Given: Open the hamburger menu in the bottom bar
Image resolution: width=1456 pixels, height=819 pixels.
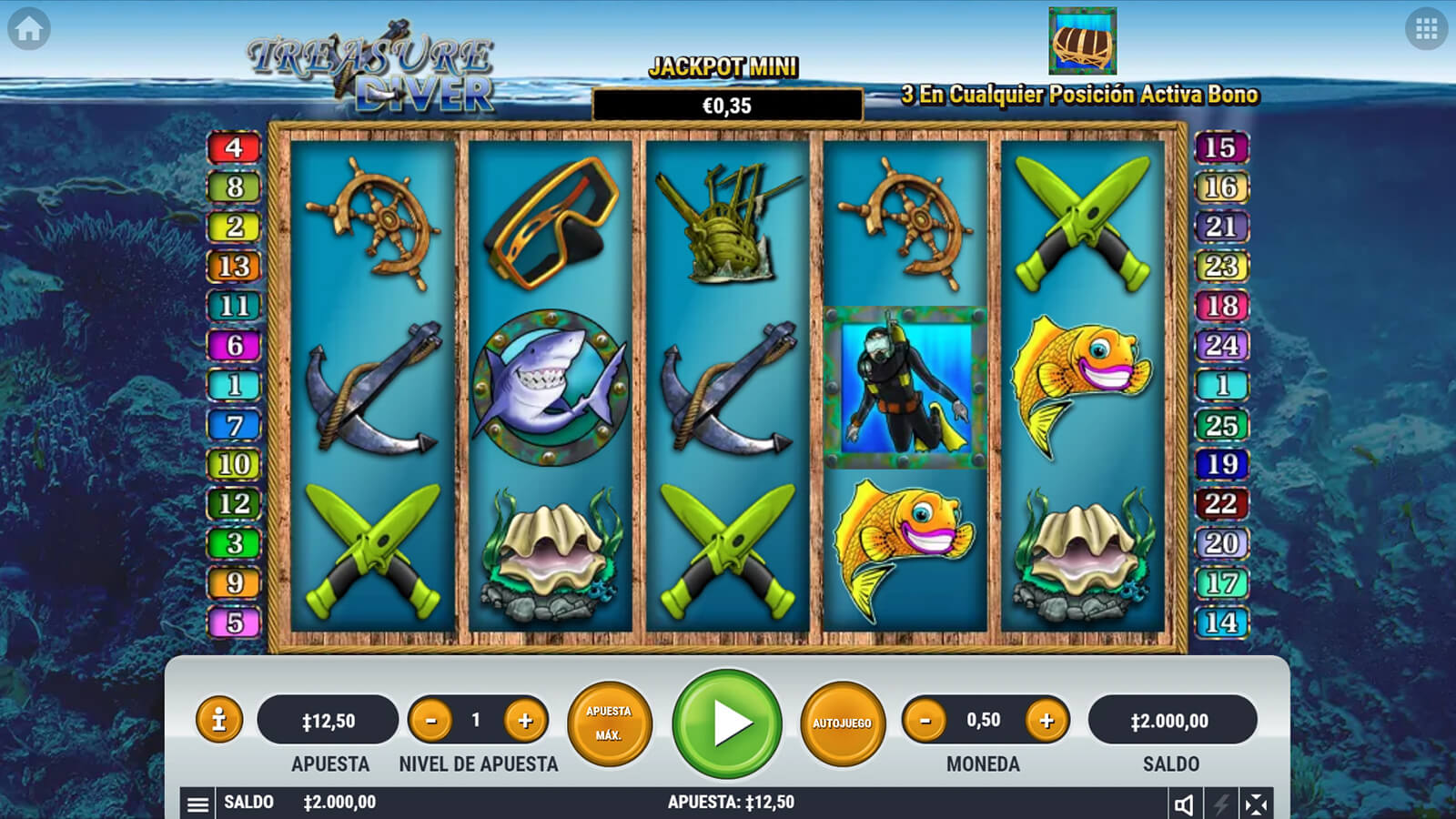Looking at the screenshot, I should [197, 804].
